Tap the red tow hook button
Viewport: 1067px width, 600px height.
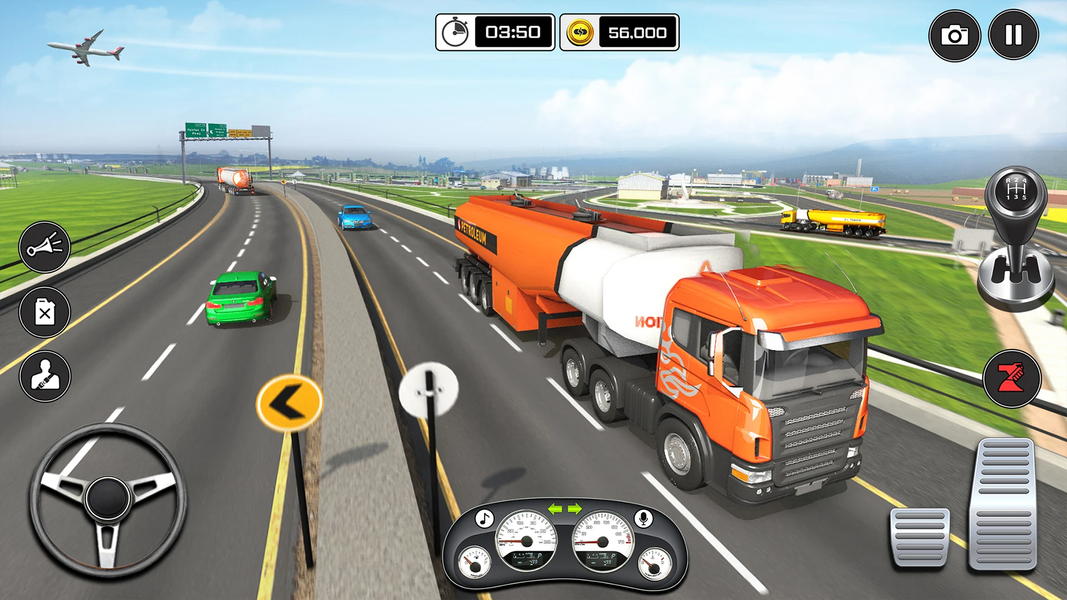pos(1011,378)
